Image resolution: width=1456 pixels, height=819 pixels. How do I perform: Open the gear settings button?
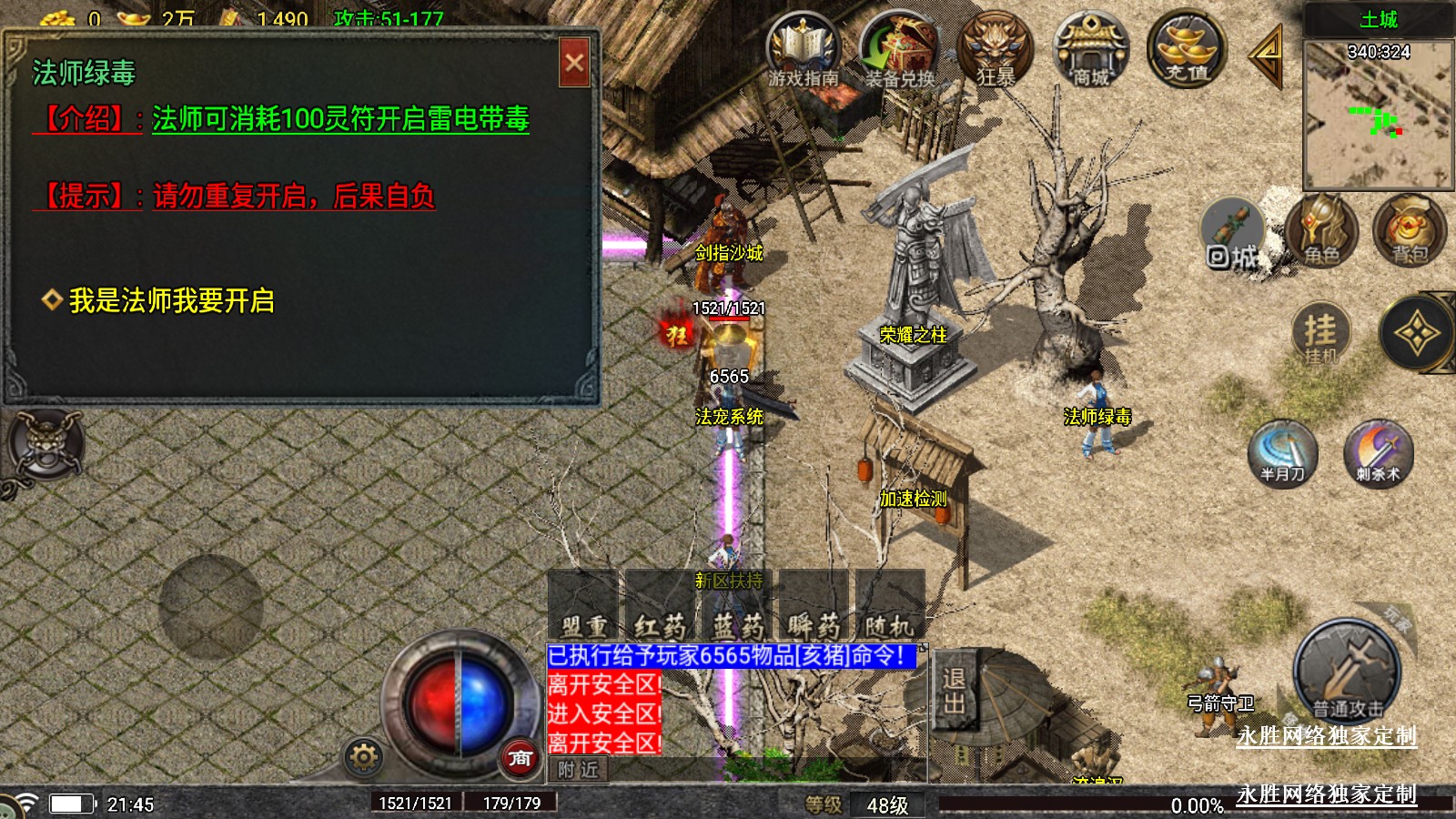pos(363,756)
